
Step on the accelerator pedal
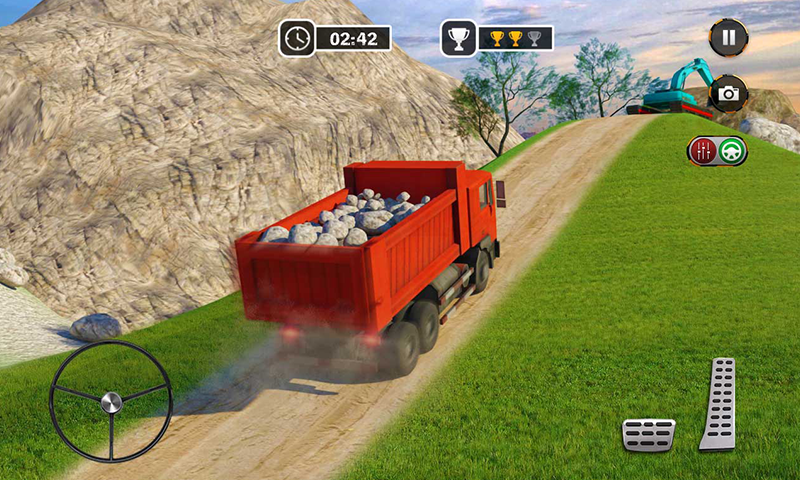pyautogui.click(x=717, y=403)
